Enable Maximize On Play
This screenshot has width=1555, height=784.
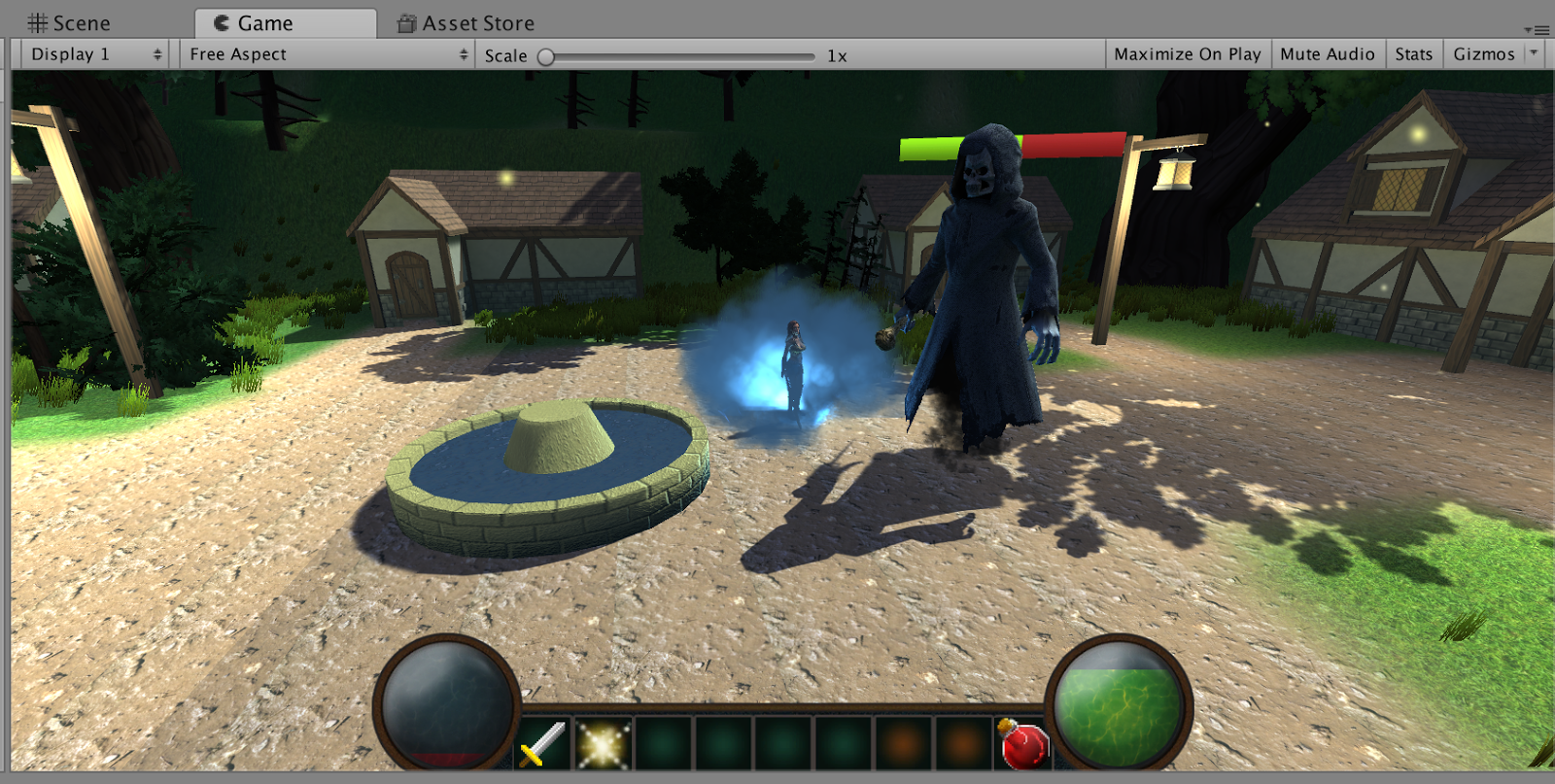(1188, 54)
